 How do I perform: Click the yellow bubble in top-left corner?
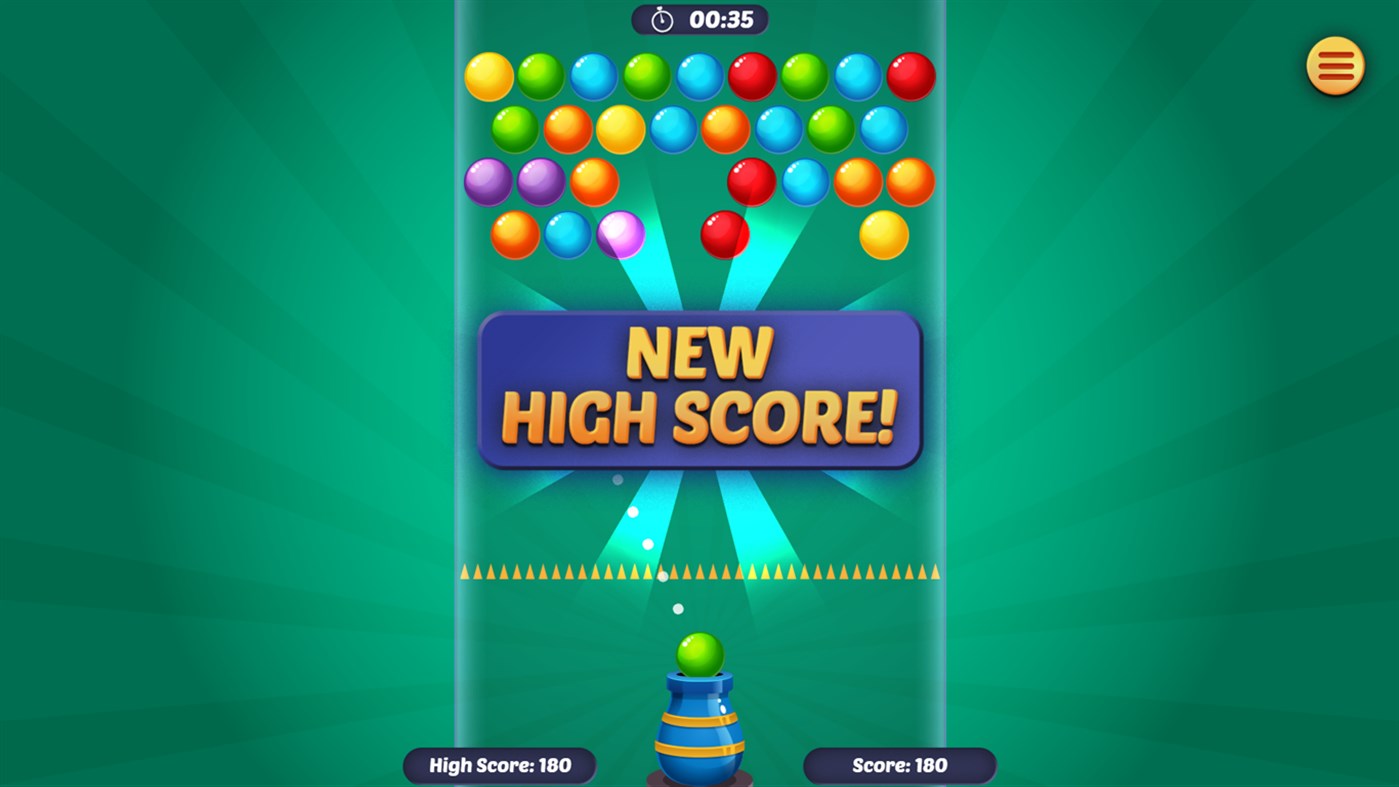[487, 75]
